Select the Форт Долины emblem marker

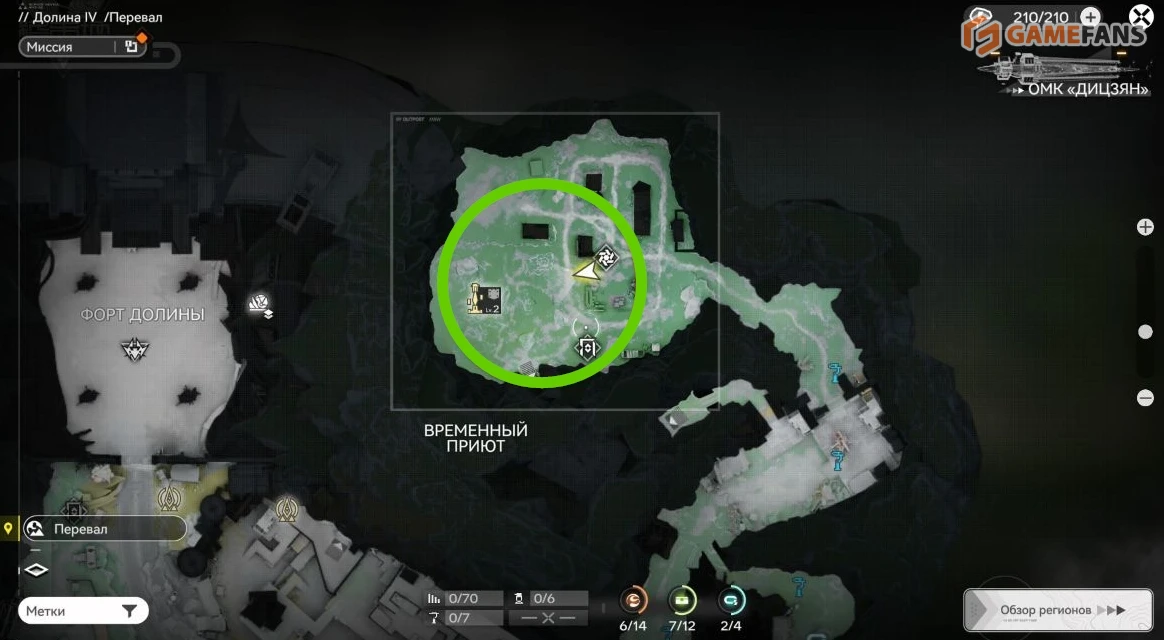(x=134, y=349)
